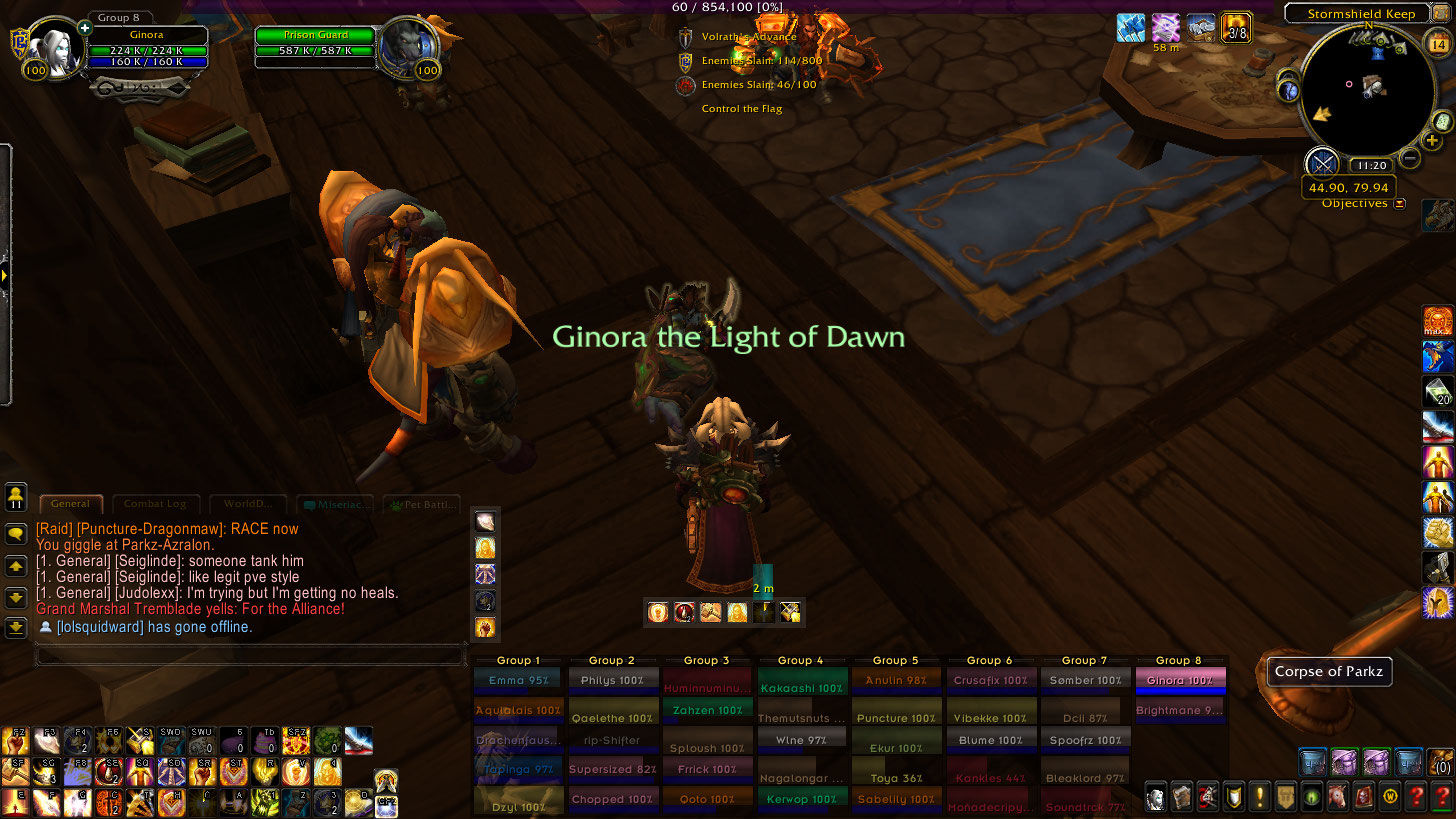Open the chat speech-bubble menu button
This screenshot has width=1456, height=819.
[16, 534]
